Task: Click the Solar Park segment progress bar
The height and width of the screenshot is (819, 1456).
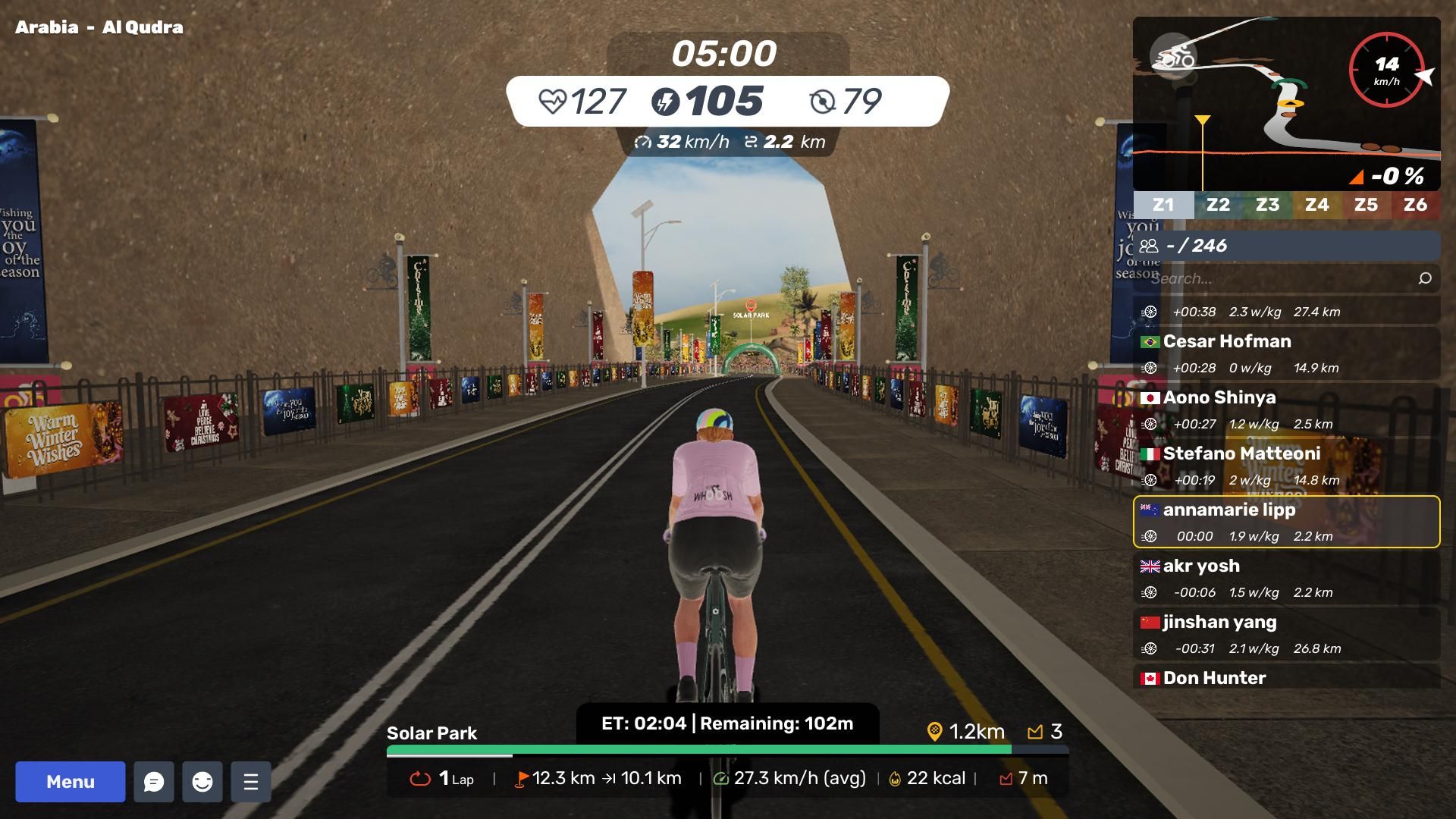Action: tap(726, 750)
